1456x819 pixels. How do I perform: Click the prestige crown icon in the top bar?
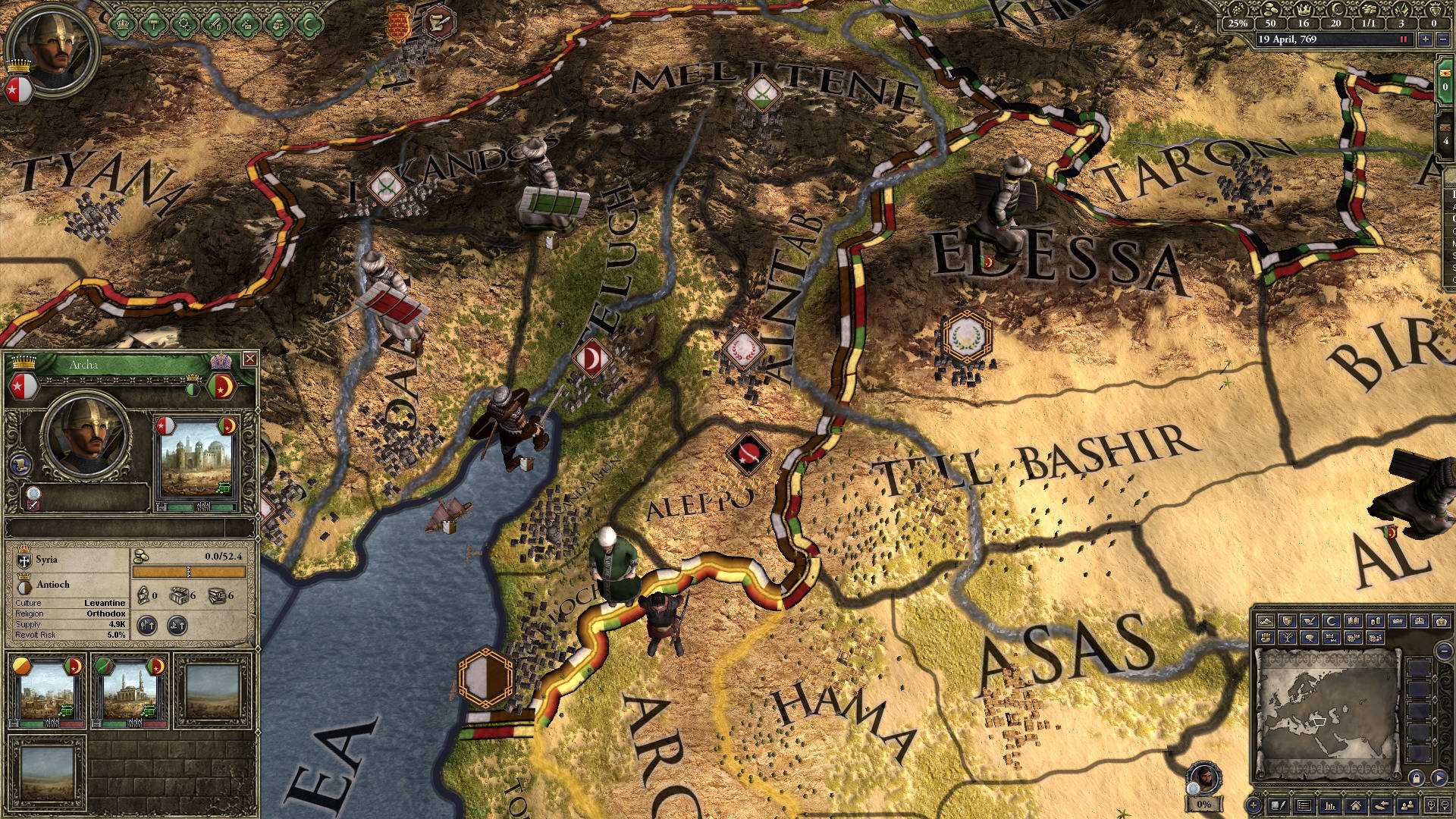(1304, 11)
